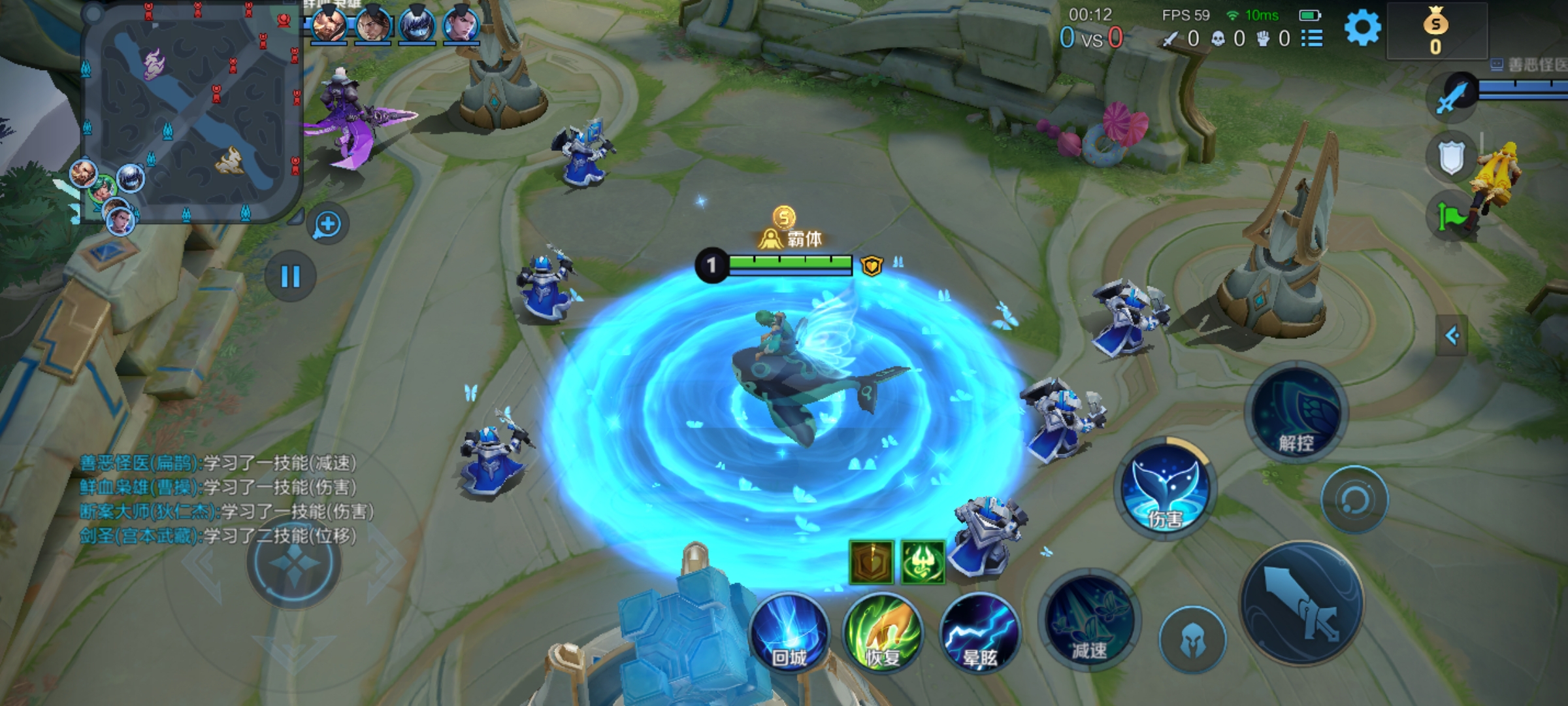Open the scoreboard list icon
This screenshot has width=1568, height=706.
point(1311,39)
